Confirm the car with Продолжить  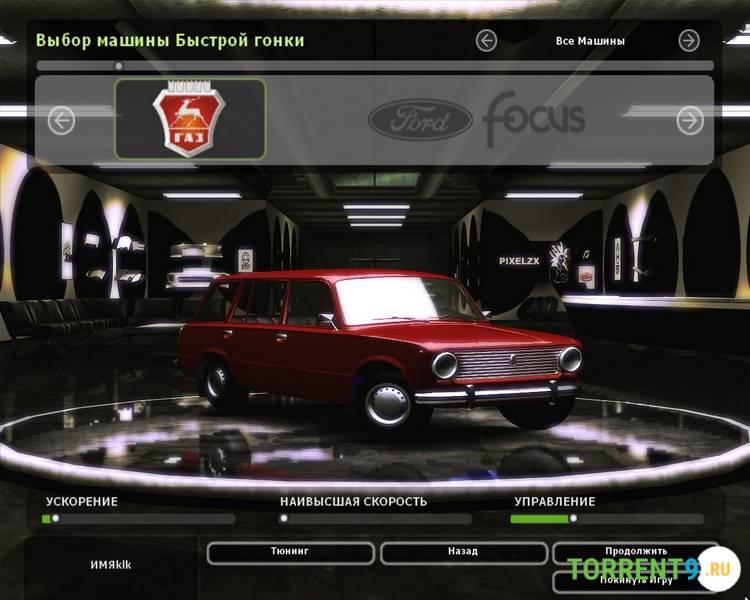click(635, 551)
